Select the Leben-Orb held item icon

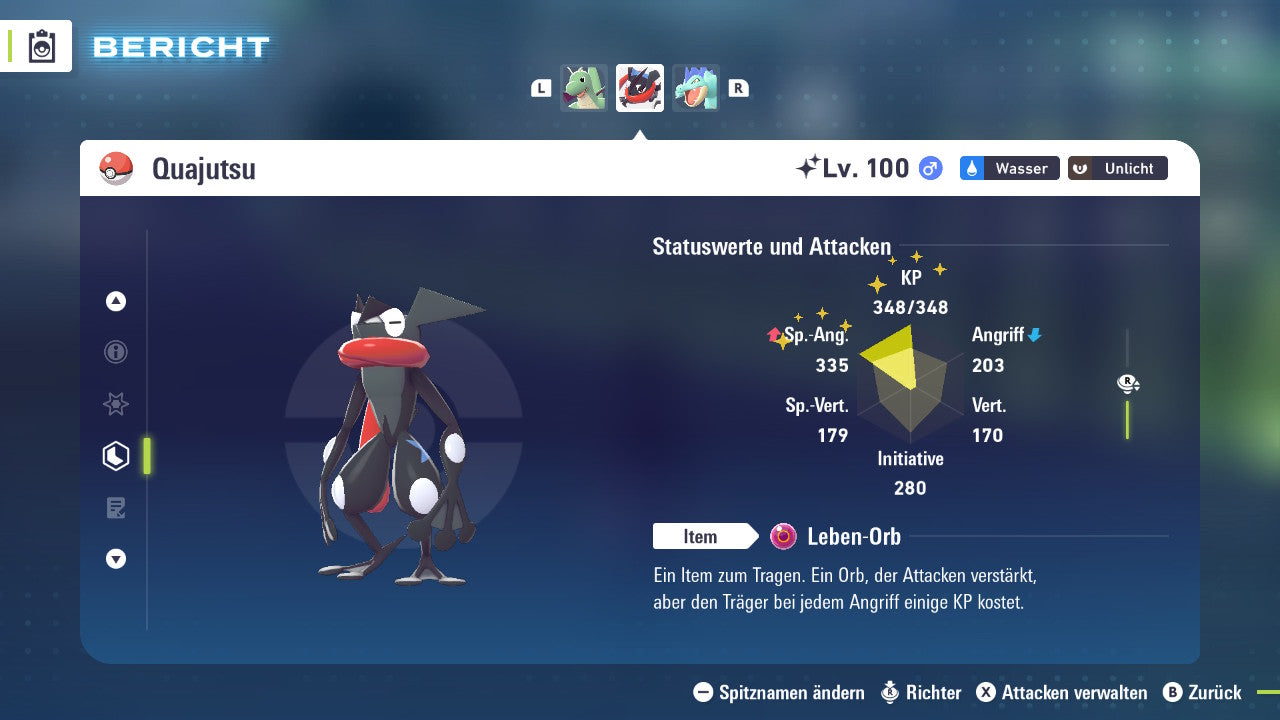point(784,537)
